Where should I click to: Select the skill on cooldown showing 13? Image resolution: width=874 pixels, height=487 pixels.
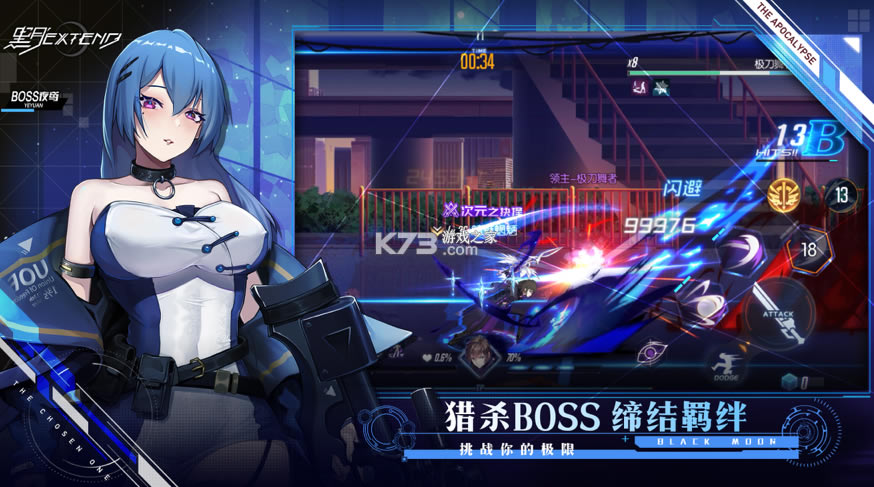(841, 194)
